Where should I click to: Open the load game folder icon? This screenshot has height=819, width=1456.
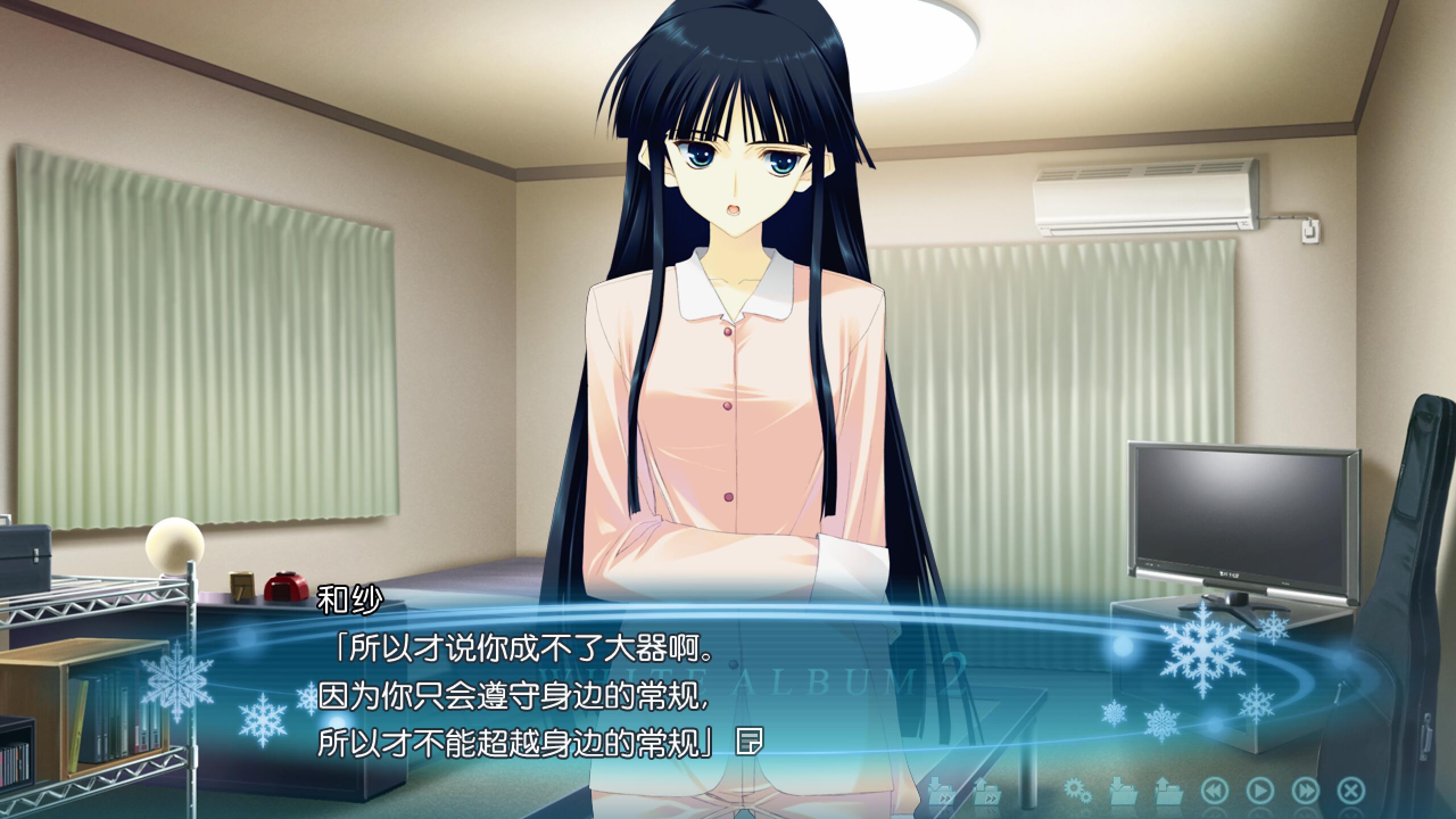click(1169, 791)
